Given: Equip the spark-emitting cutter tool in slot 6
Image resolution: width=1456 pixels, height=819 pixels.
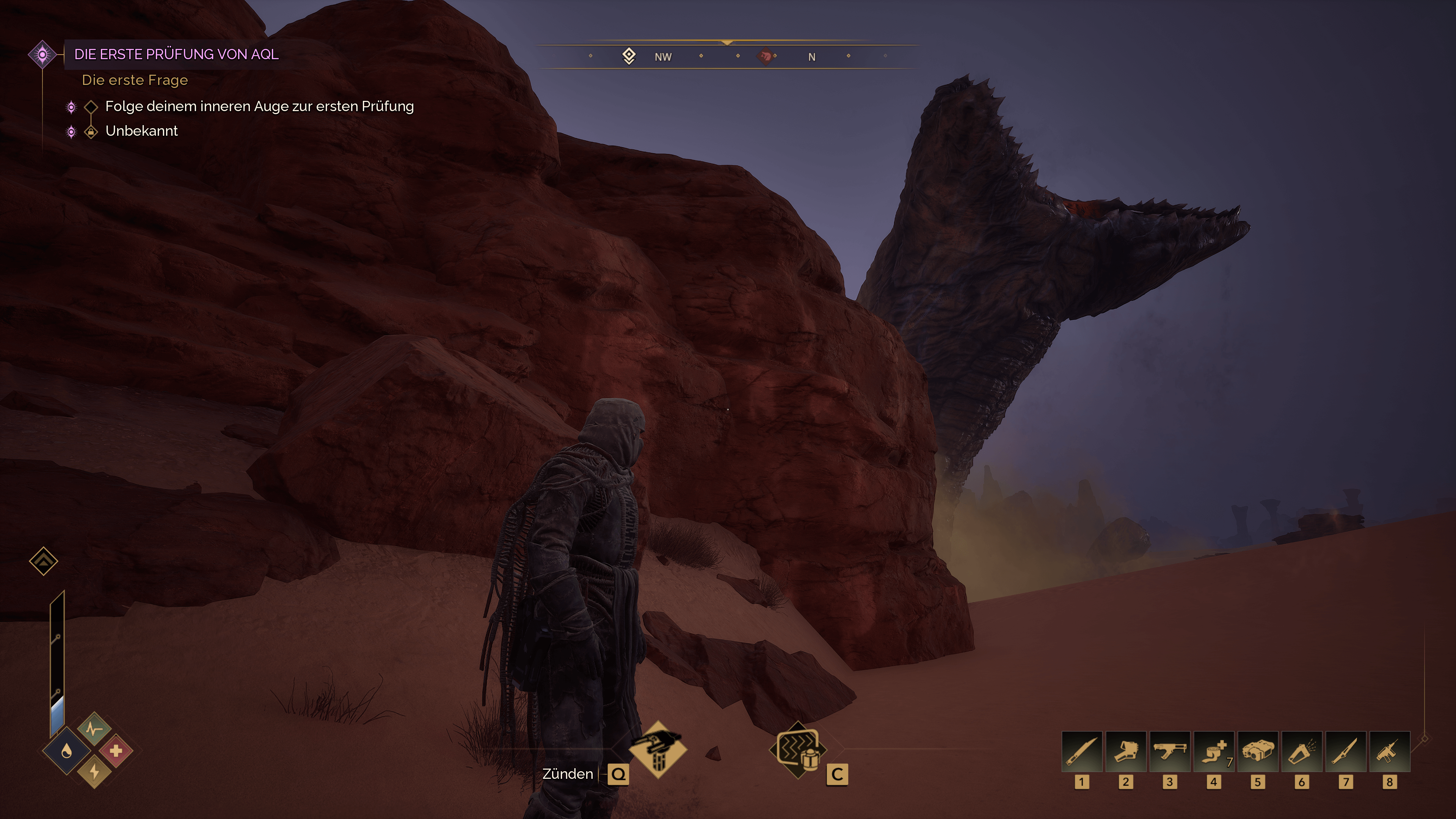Looking at the screenshot, I should pos(1301,752).
